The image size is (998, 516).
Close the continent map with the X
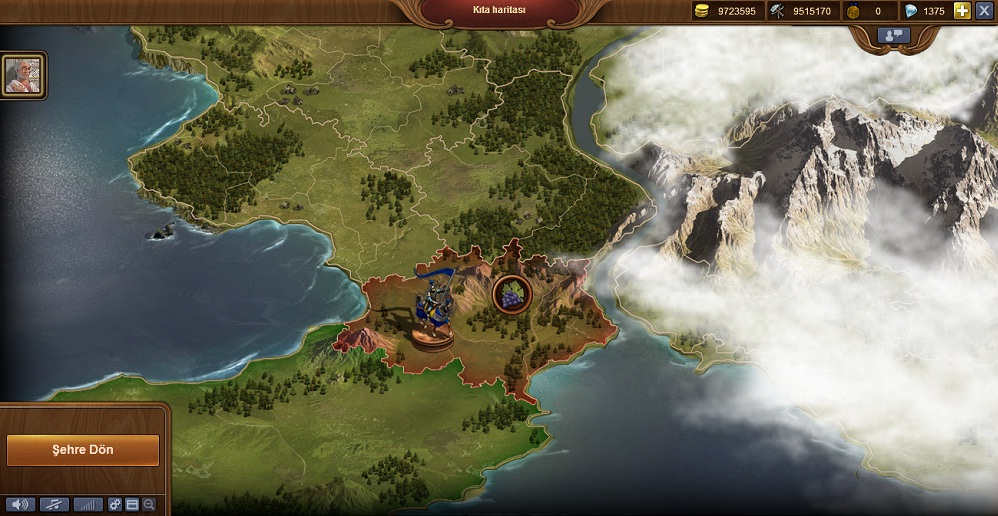point(984,11)
